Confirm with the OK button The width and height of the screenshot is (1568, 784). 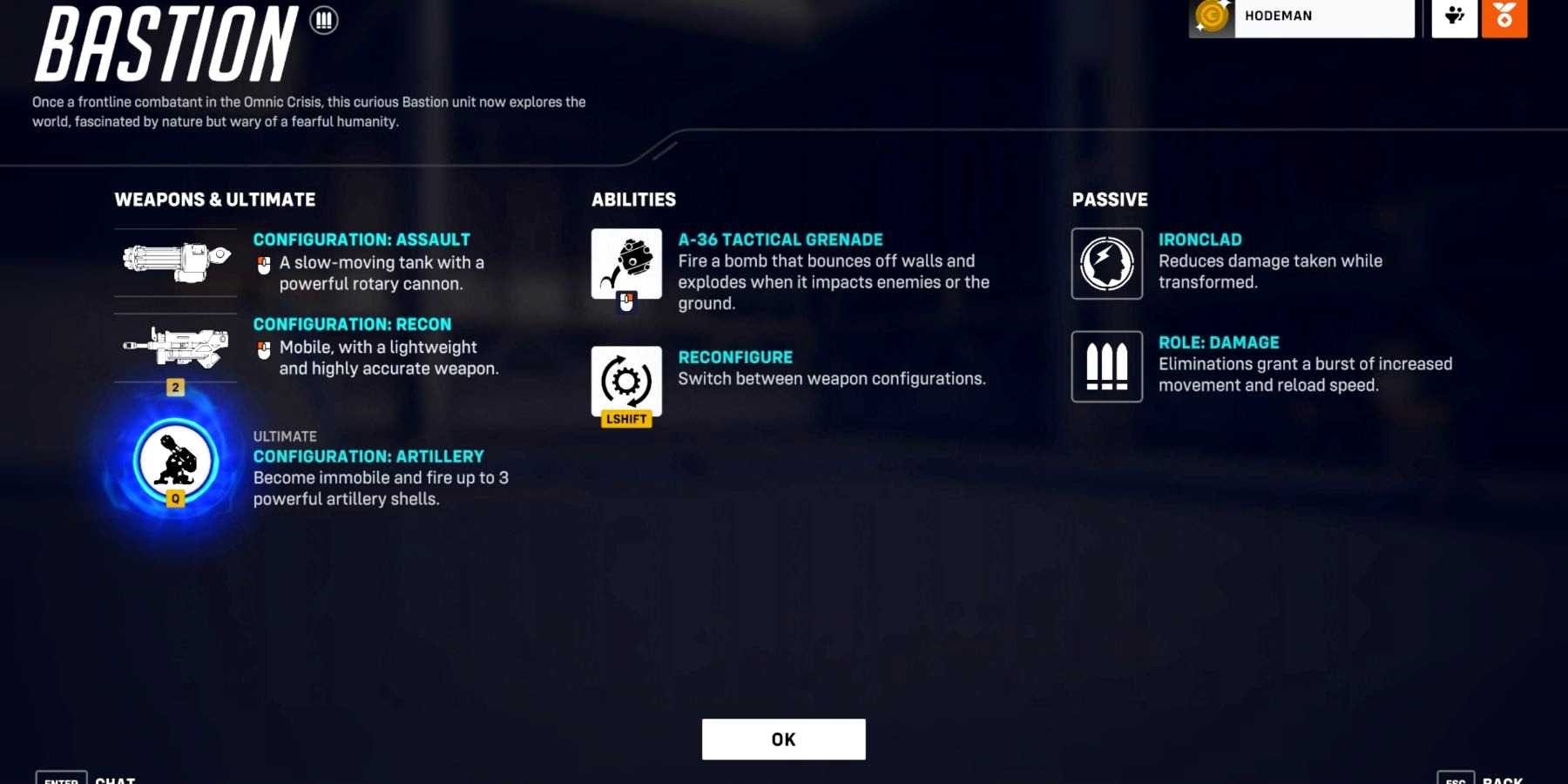tap(783, 739)
